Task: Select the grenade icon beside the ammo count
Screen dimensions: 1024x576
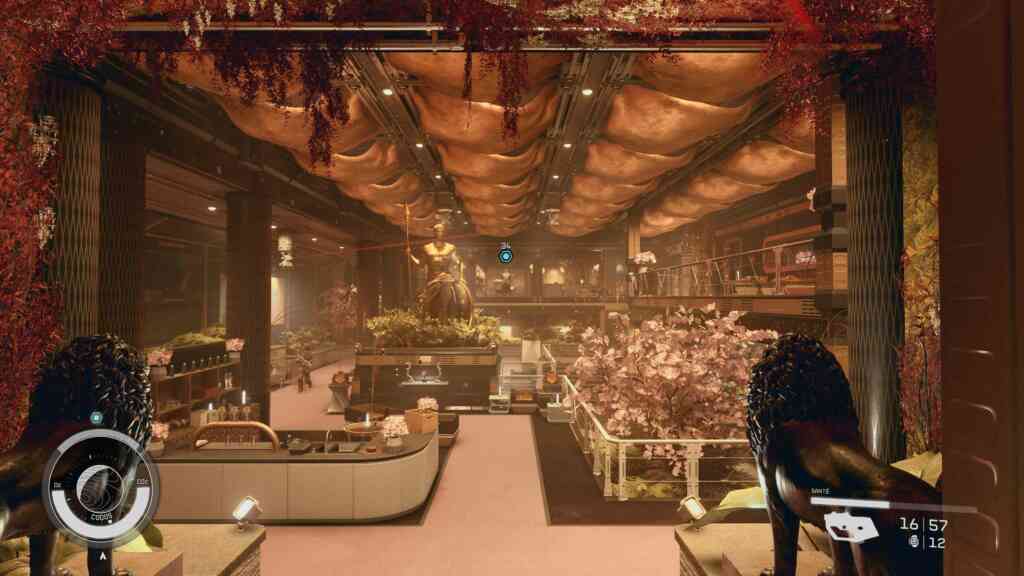Action: pyautogui.click(x=910, y=542)
